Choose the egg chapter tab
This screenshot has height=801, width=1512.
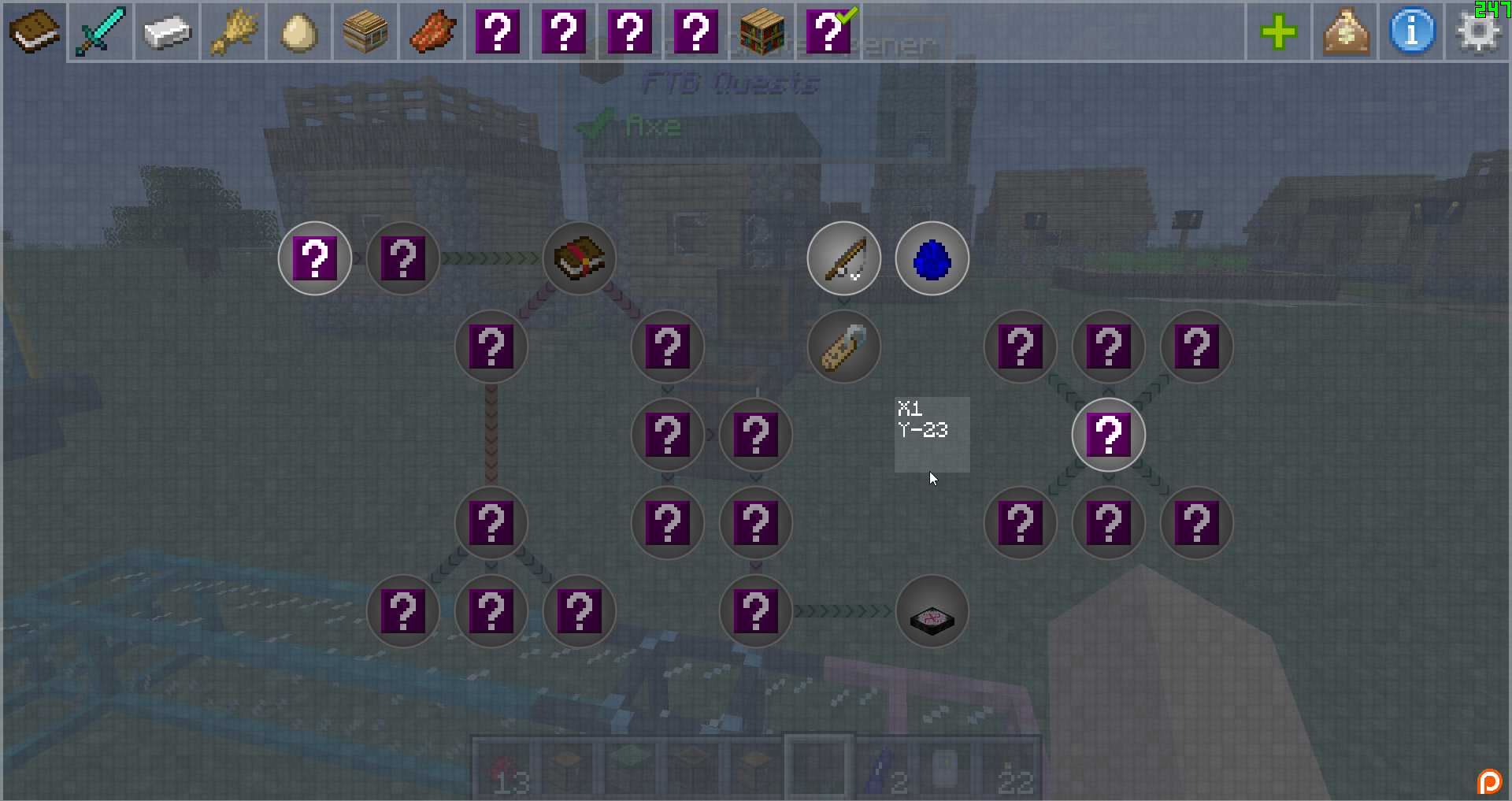(299, 32)
